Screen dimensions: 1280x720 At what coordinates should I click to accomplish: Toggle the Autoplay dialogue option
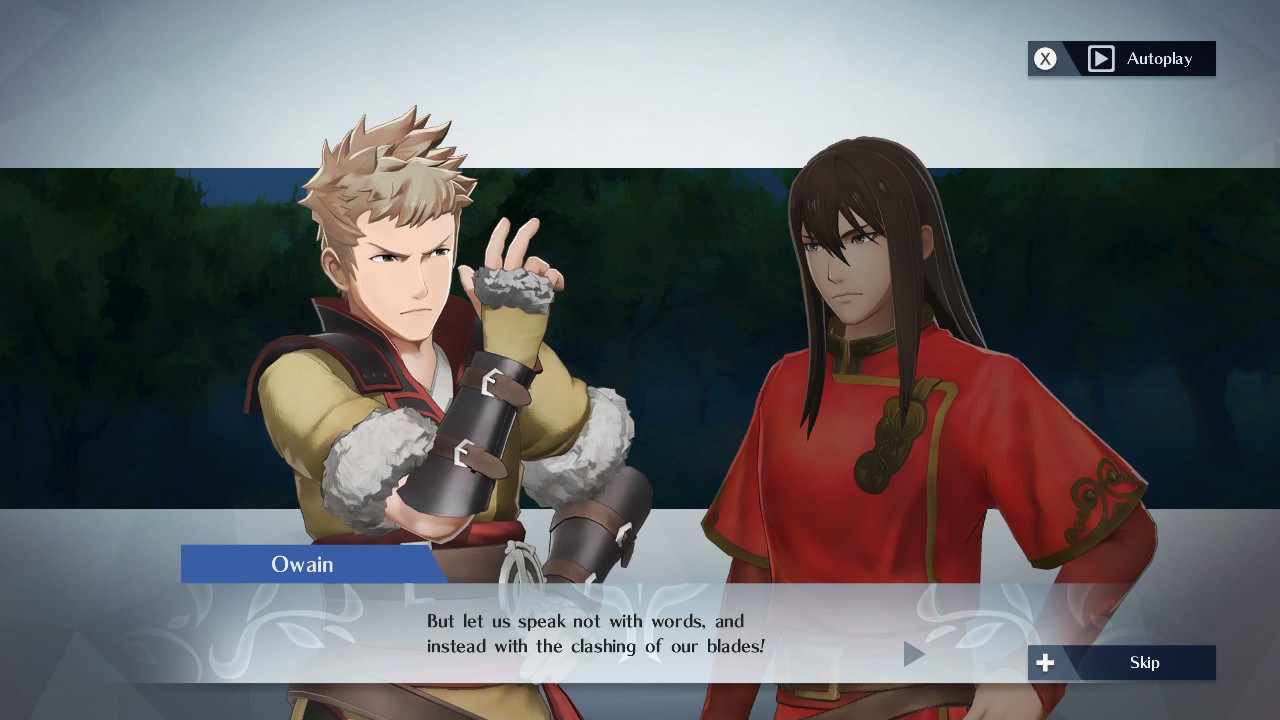coord(1122,59)
